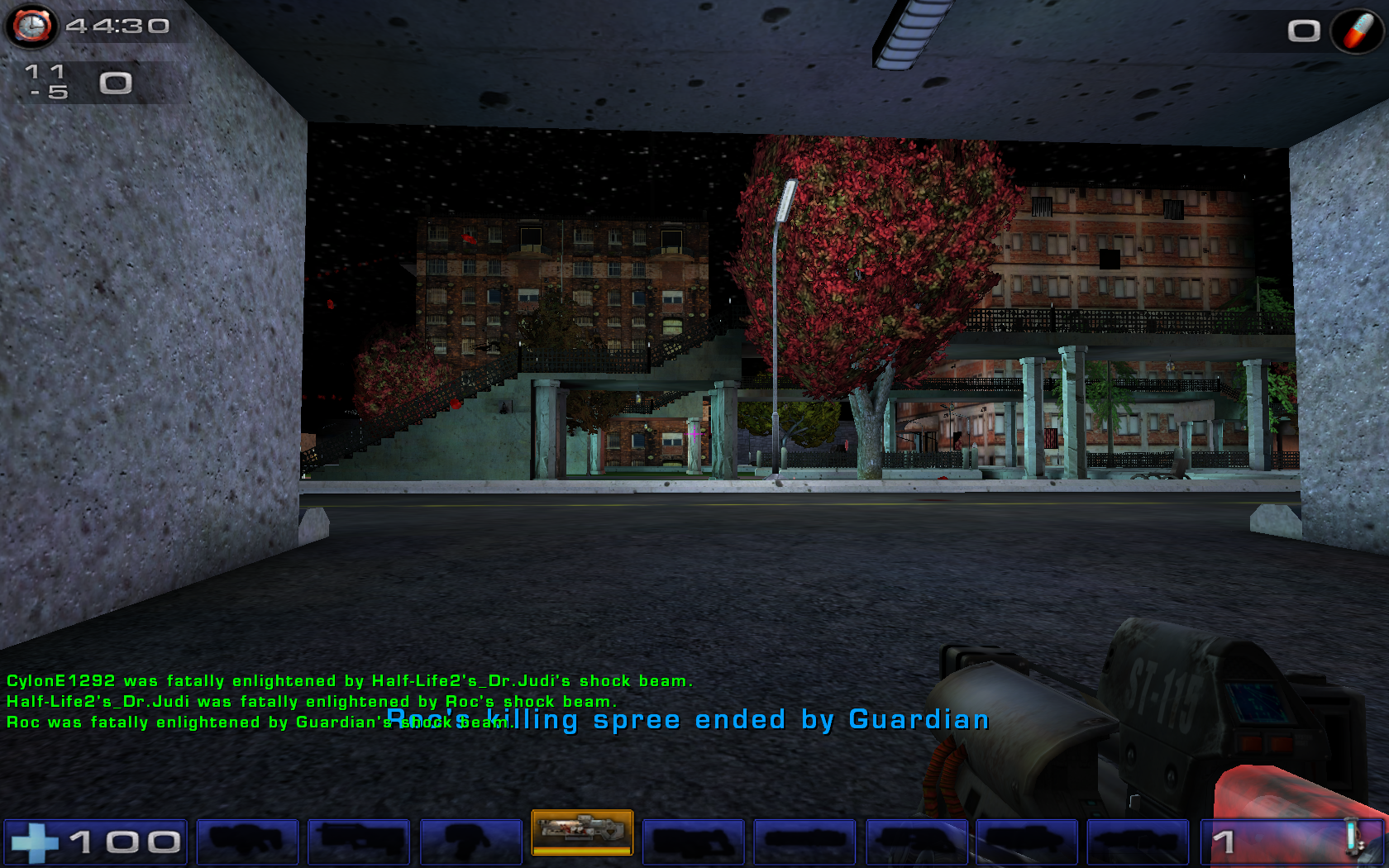
Task: Click the white armor square icon top right
Action: tap(1304, 30)
